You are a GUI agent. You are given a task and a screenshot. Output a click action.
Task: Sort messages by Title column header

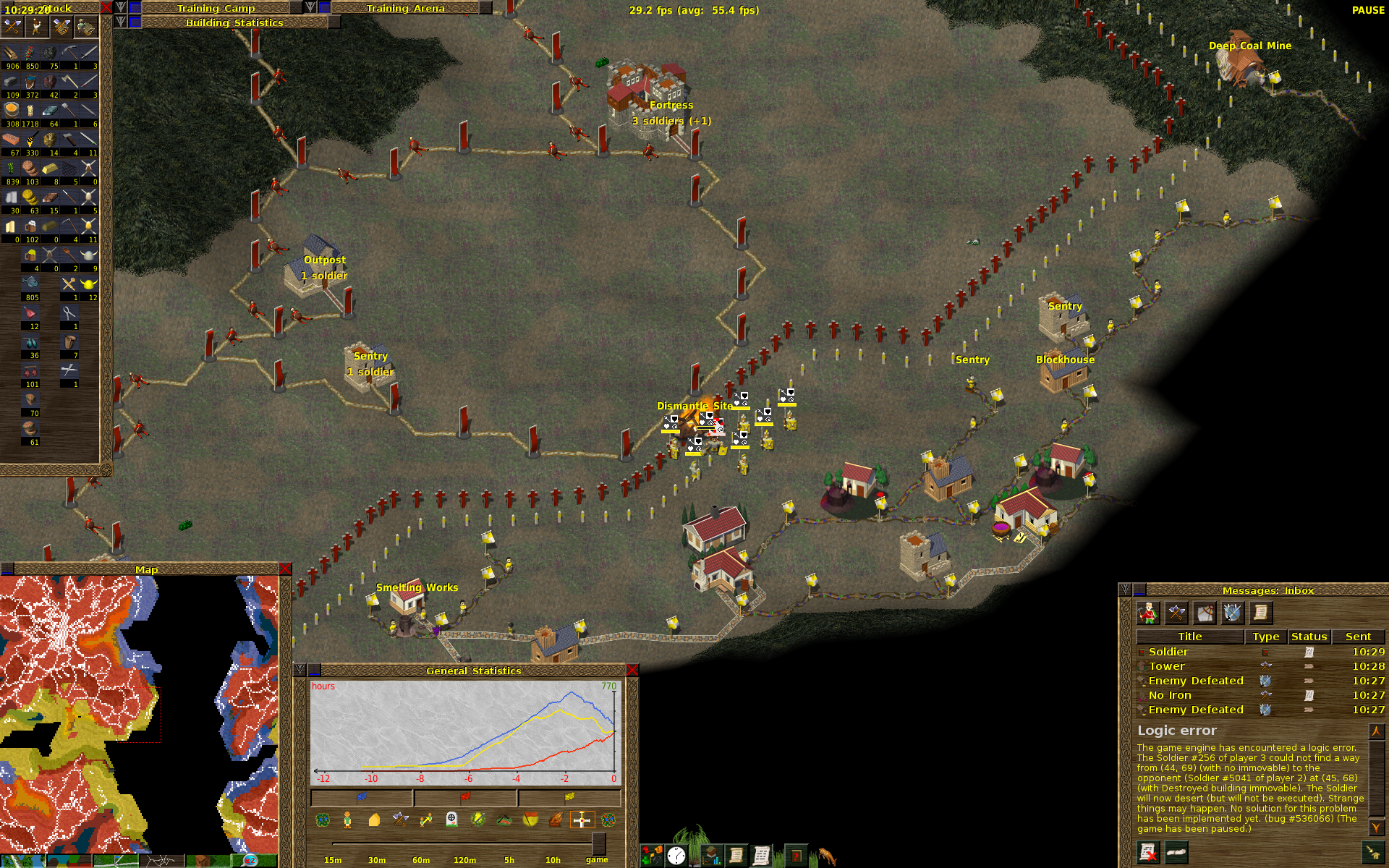1190,637
